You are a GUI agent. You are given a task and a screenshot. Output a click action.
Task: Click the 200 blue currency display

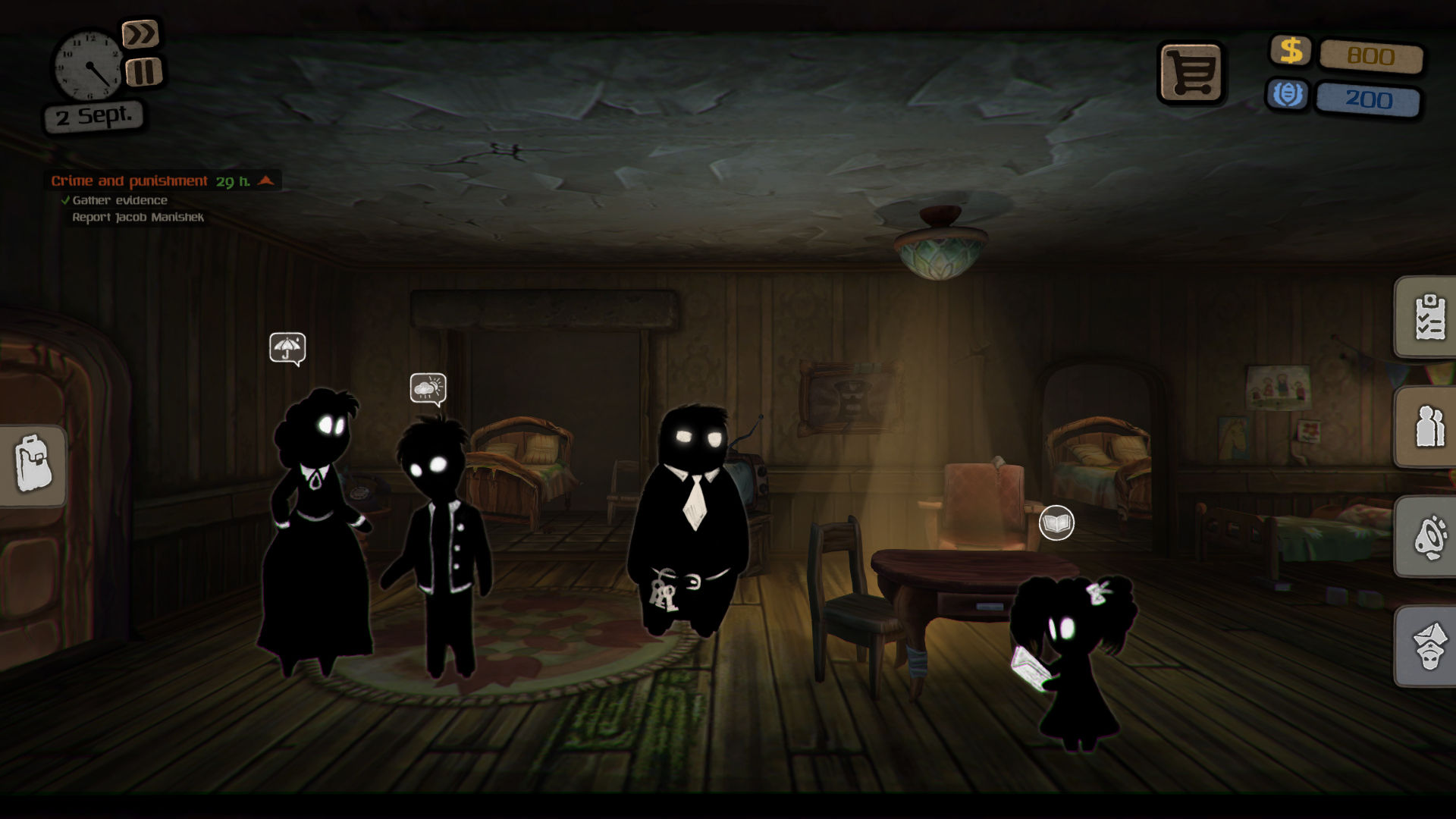1370,98
